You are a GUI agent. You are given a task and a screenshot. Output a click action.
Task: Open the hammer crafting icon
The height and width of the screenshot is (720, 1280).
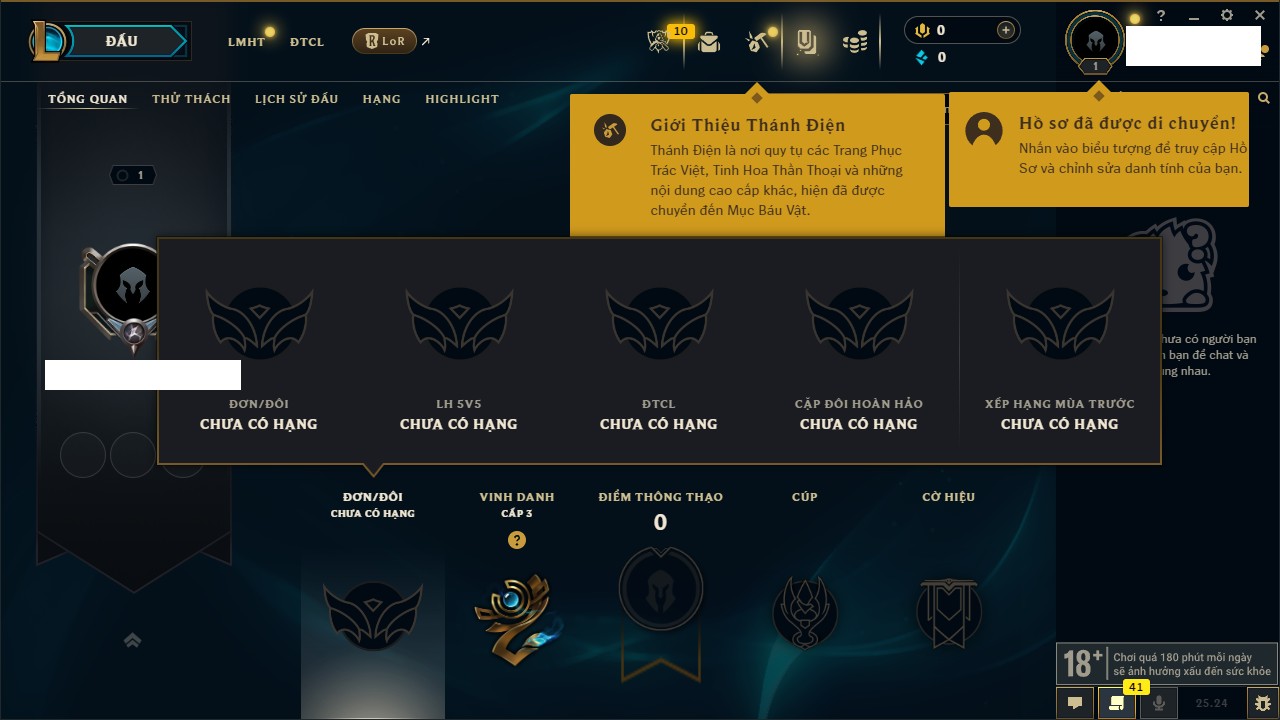click(756, 42)
